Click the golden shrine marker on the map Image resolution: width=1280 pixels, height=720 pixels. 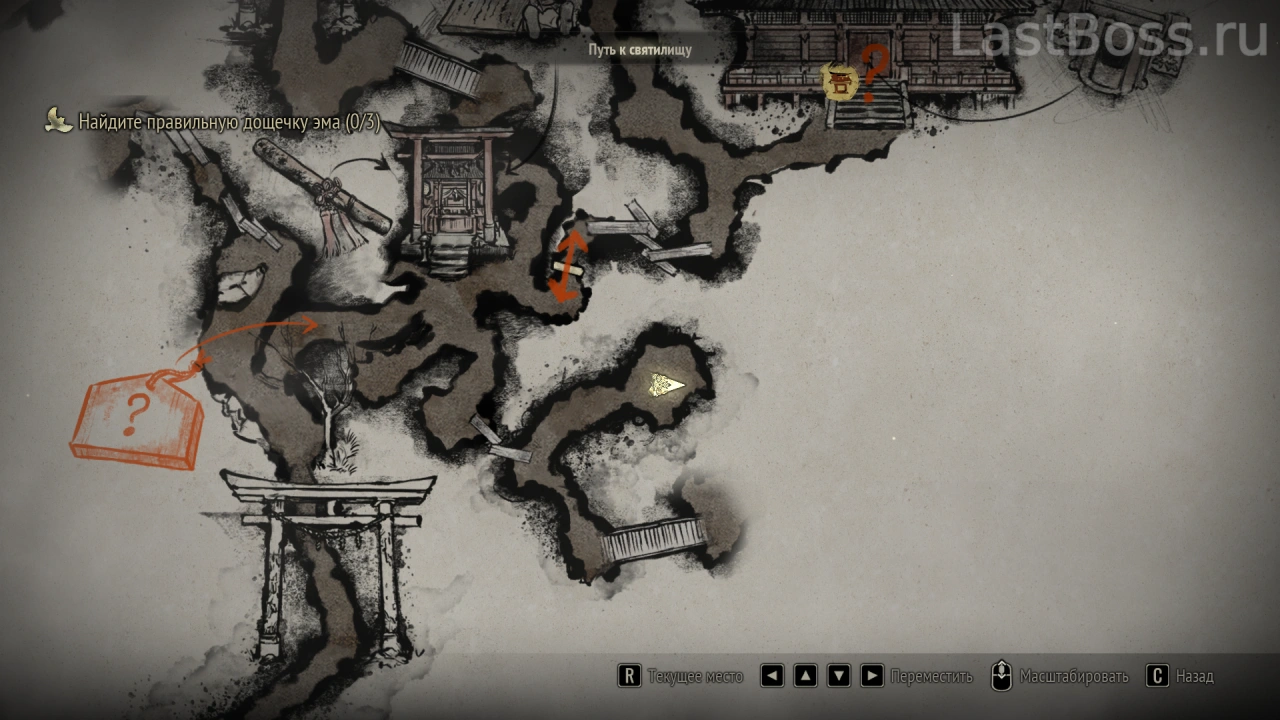(x=840, y=82)
